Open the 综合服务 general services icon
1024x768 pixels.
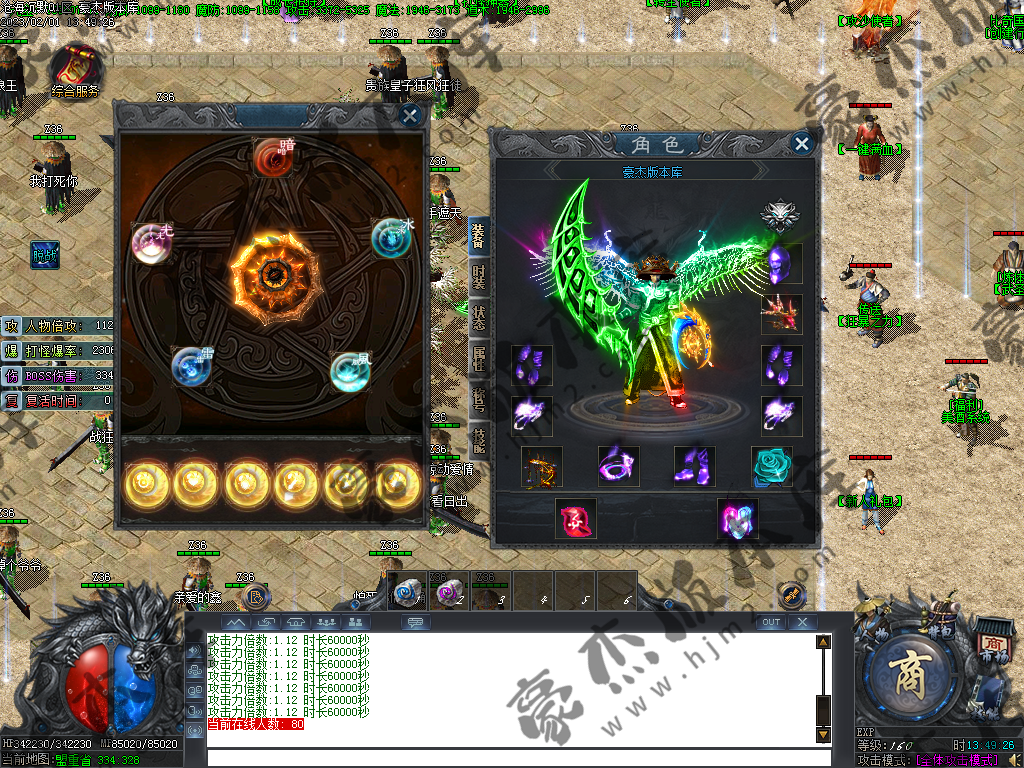click(x=76, y=66)
